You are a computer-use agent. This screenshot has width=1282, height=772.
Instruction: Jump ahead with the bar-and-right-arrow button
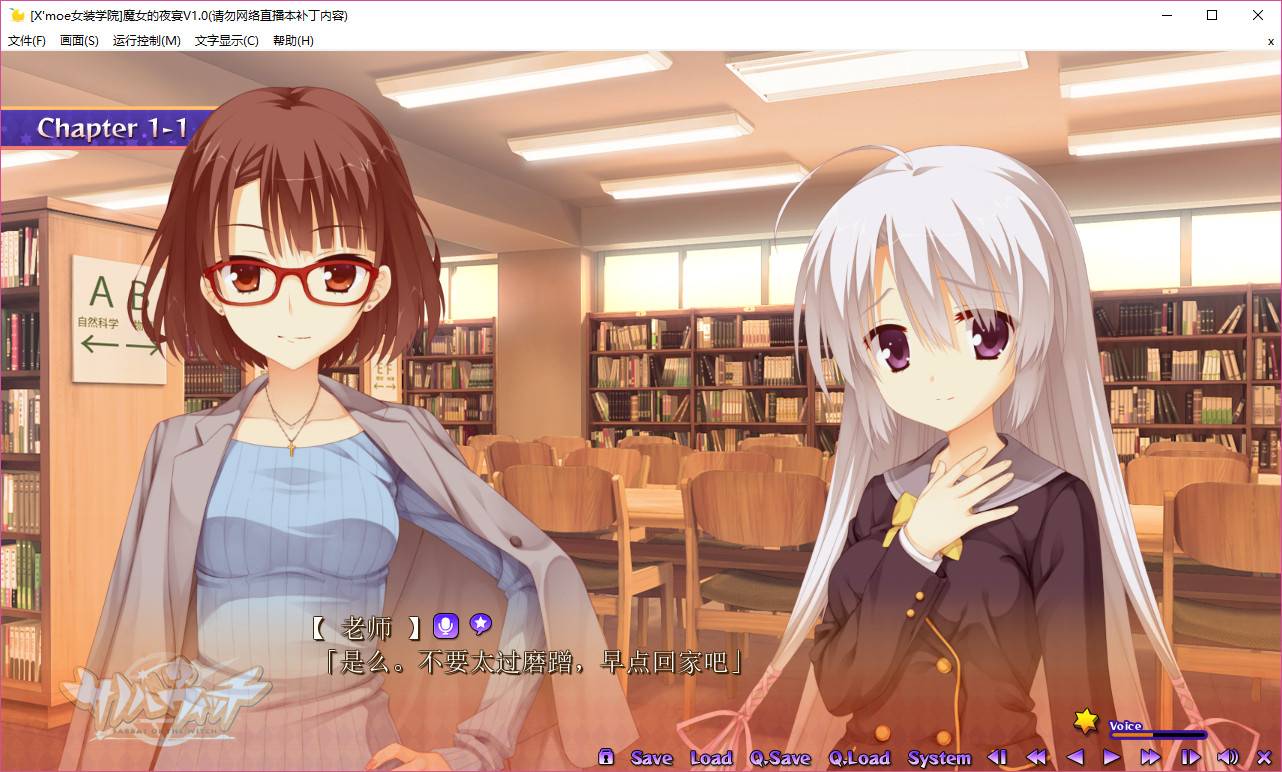1190,757
